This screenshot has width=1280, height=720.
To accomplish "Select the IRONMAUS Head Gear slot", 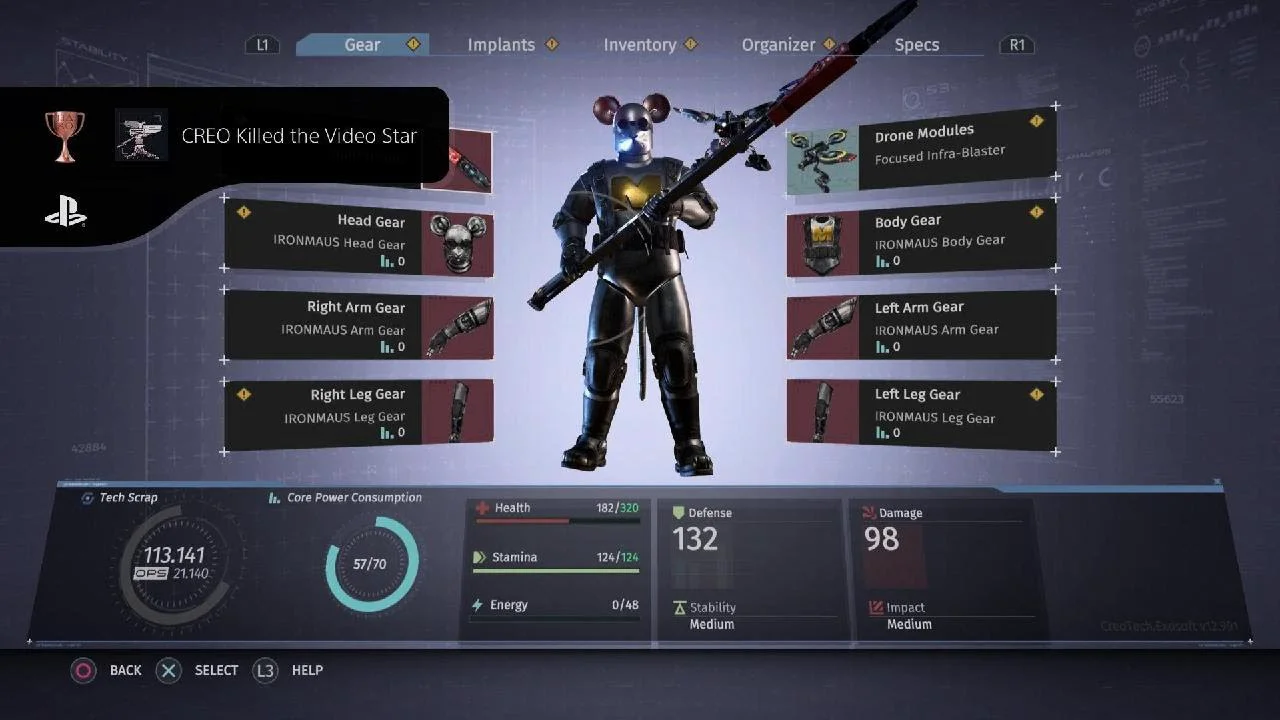I will pyautogui.click(x=358, y=240).
